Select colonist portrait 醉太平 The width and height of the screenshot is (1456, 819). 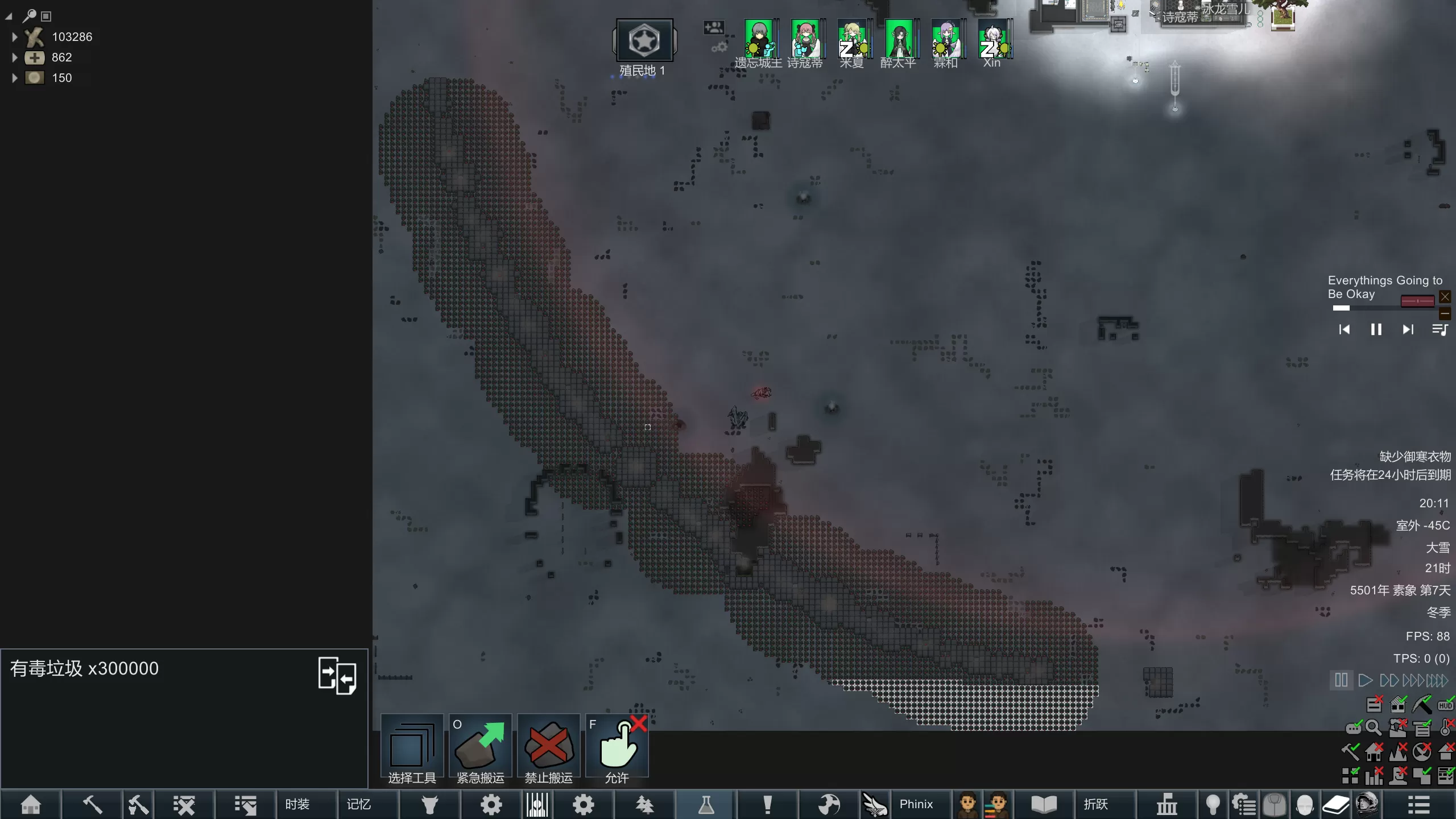pos(899,40)
